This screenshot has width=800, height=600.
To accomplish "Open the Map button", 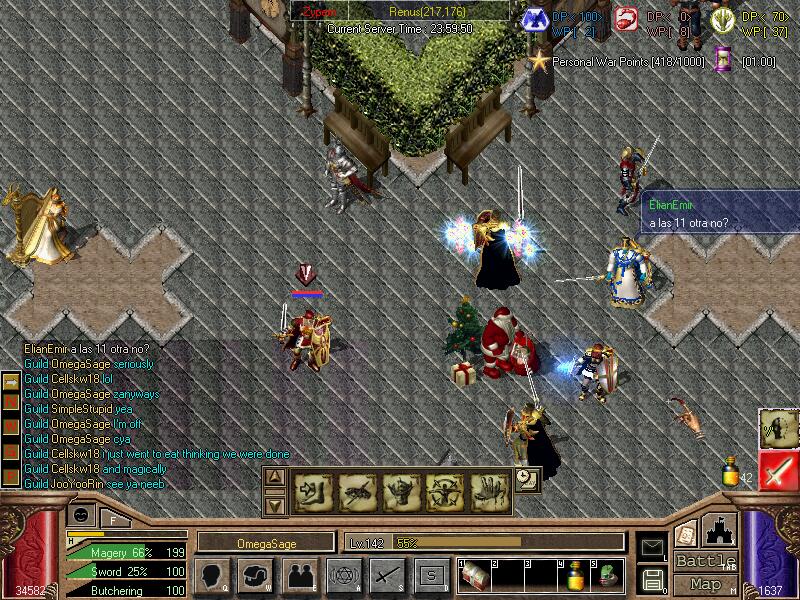I will (x=705, y=583).
